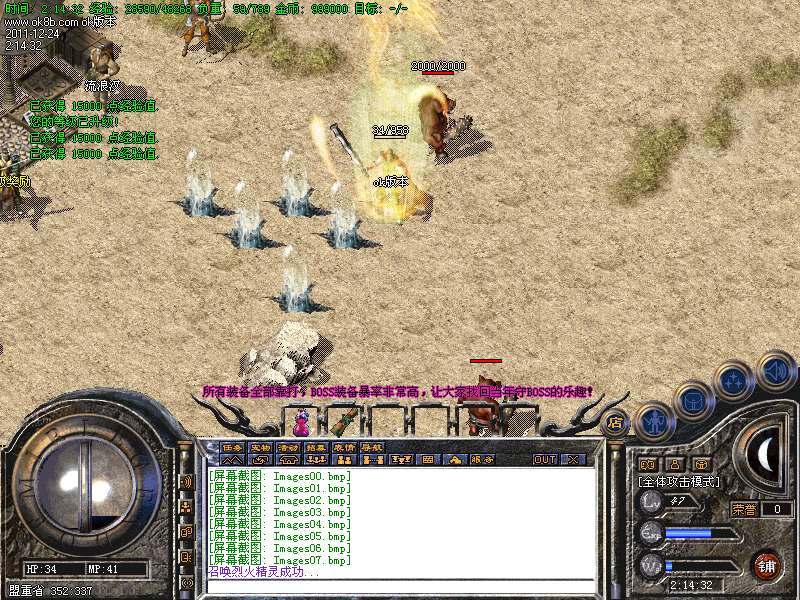Focus the chat text input line
Image resolution: width=800 pixels, height=600 pixels.
[400, 587]
